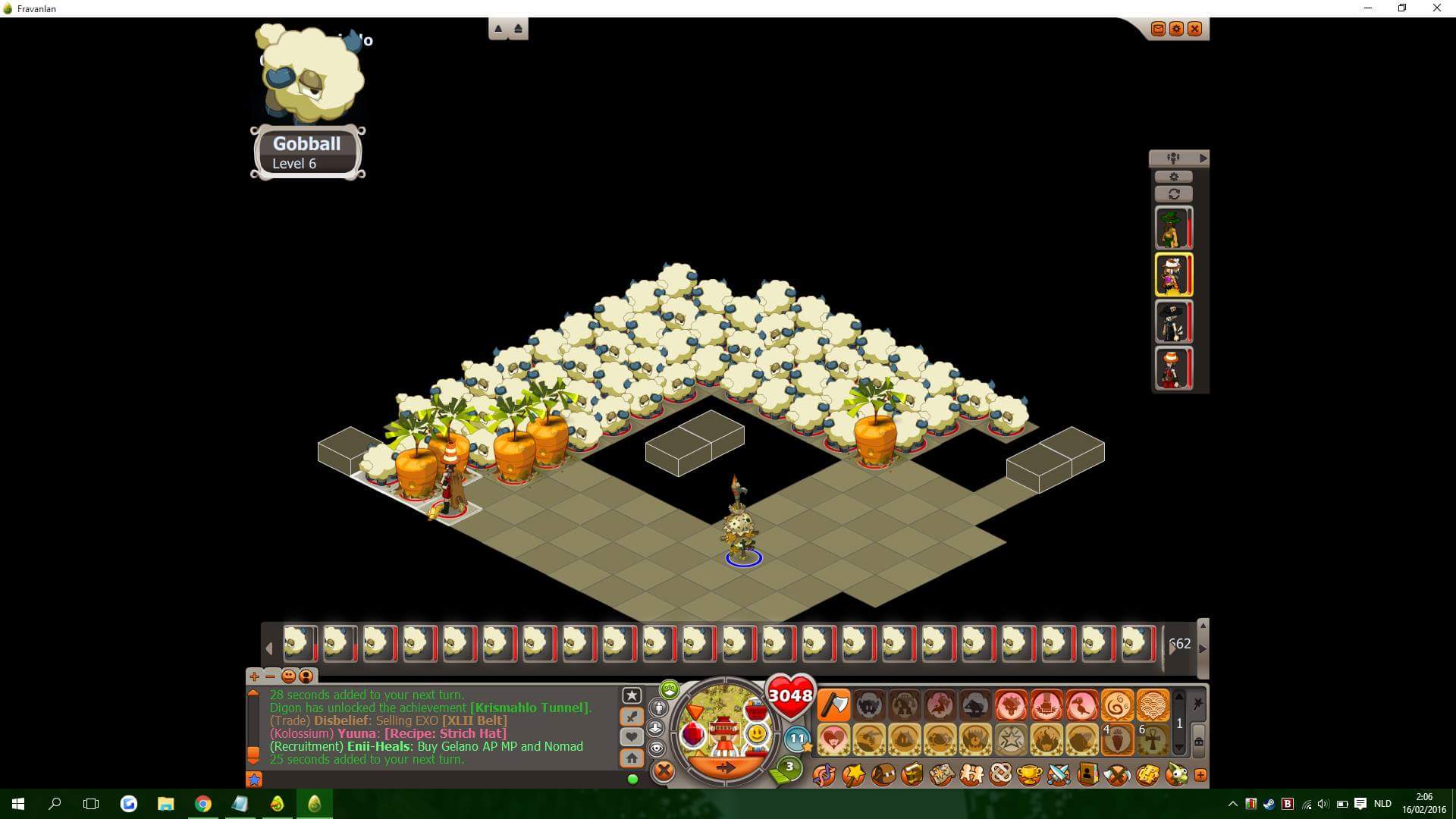The image size is (1456, 819).
Task: Click the spell bar page-up arrow
Action: pos(1178,695)
